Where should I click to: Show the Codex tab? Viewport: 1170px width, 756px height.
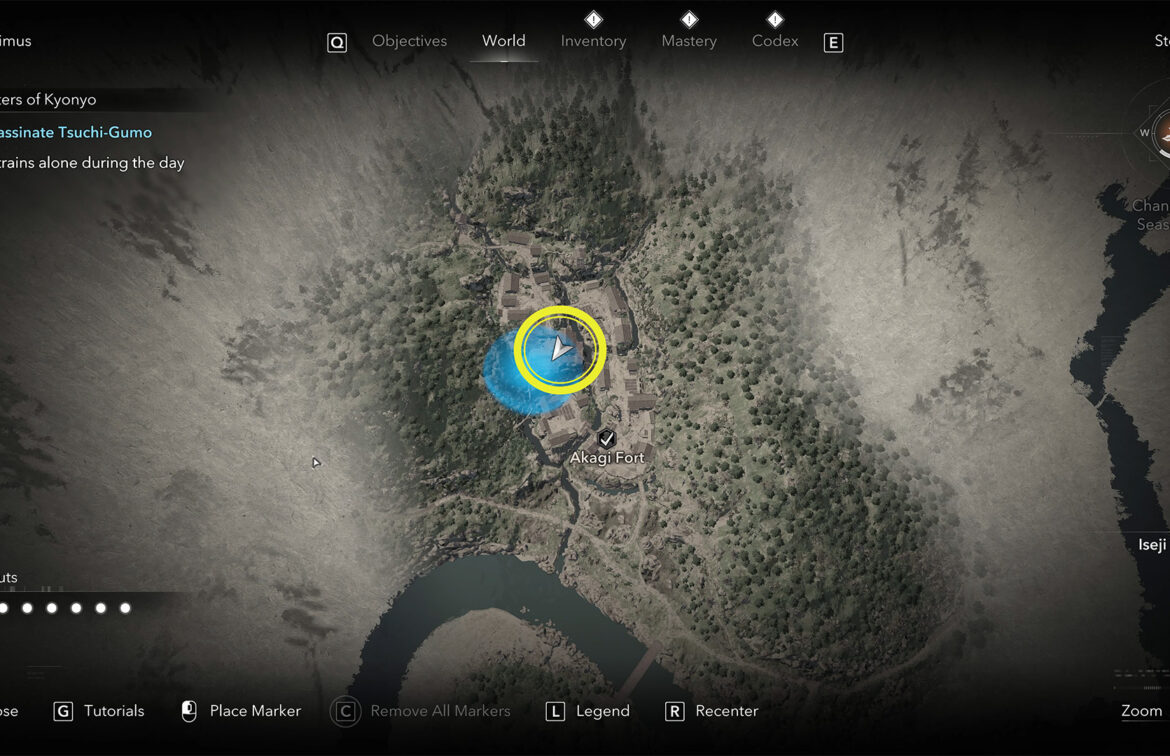click(775, 41)
